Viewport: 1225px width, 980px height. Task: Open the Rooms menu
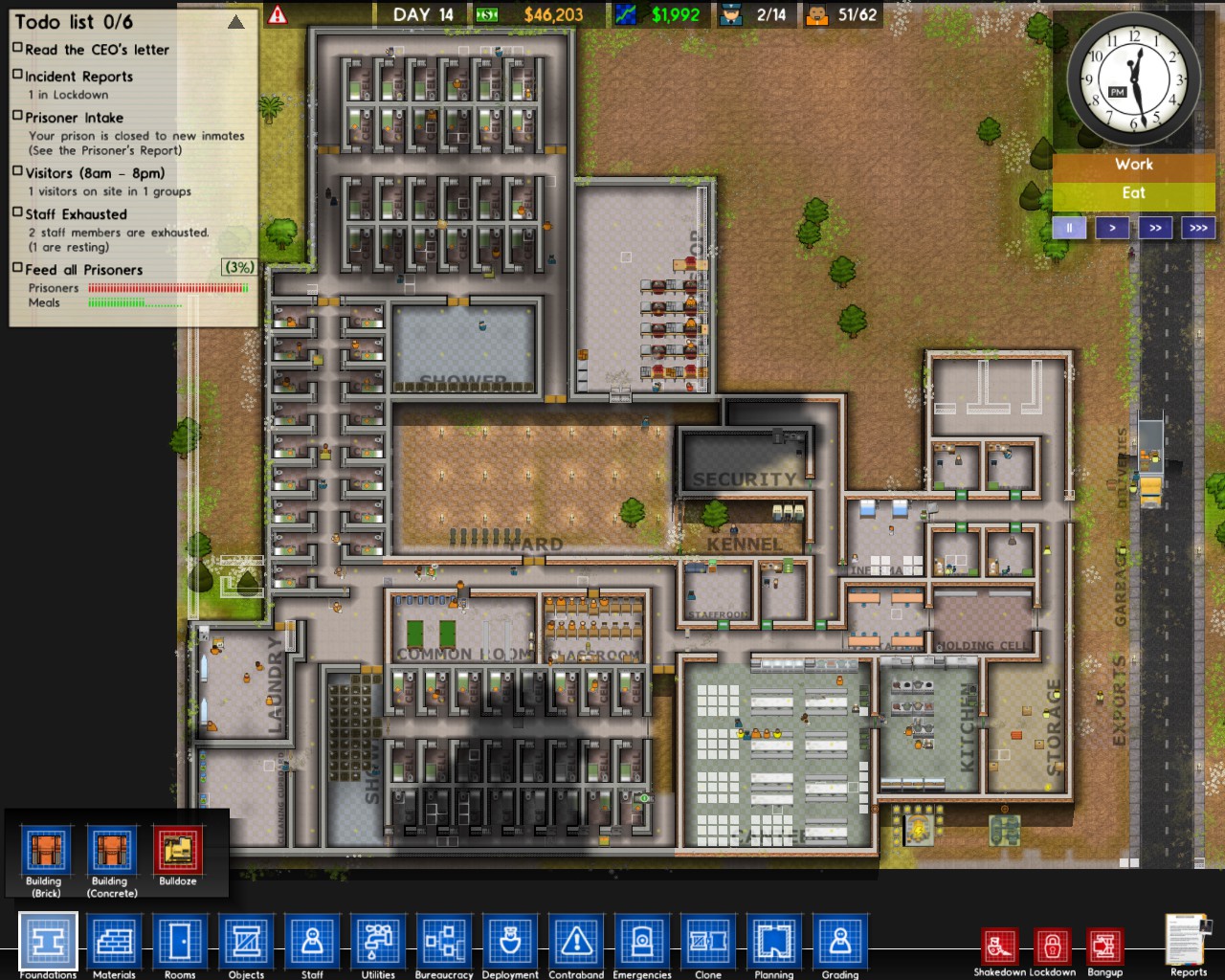180,941
